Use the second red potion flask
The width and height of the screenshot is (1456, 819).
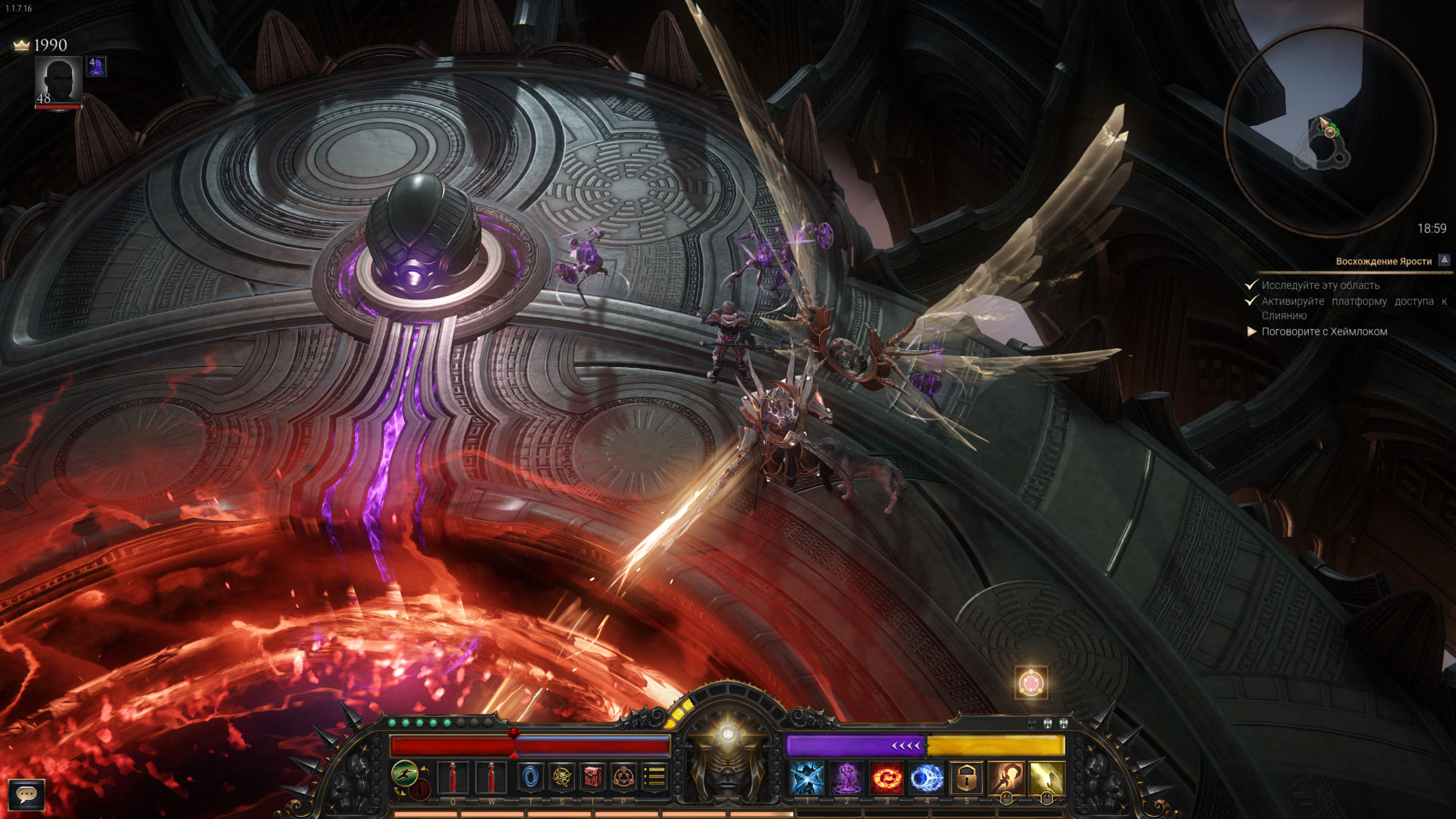pos(491,777)
